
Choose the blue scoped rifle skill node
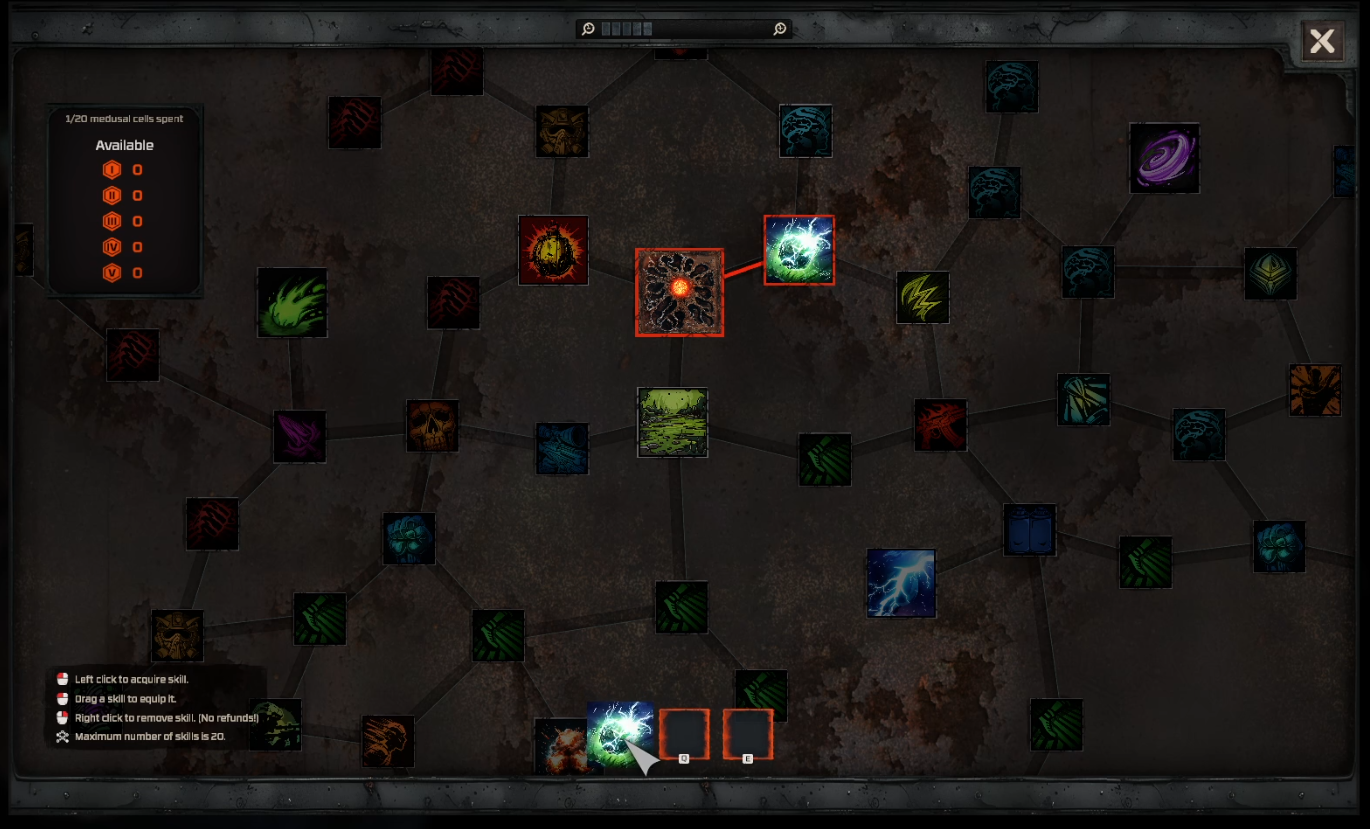point(562,448)
